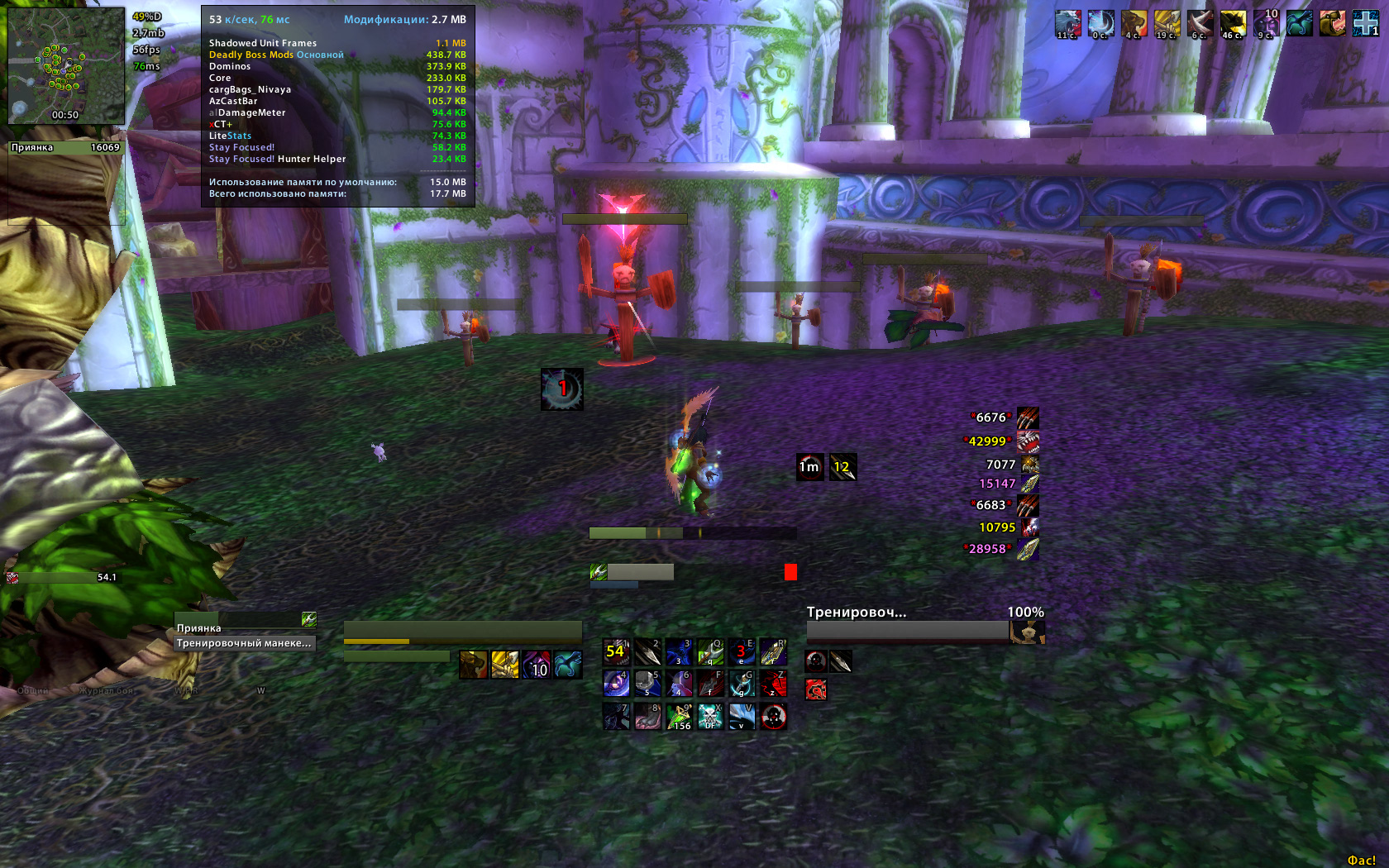Use the arrow shot ability bound to 2
1389x868 pixels.
[x=647, y=651]
